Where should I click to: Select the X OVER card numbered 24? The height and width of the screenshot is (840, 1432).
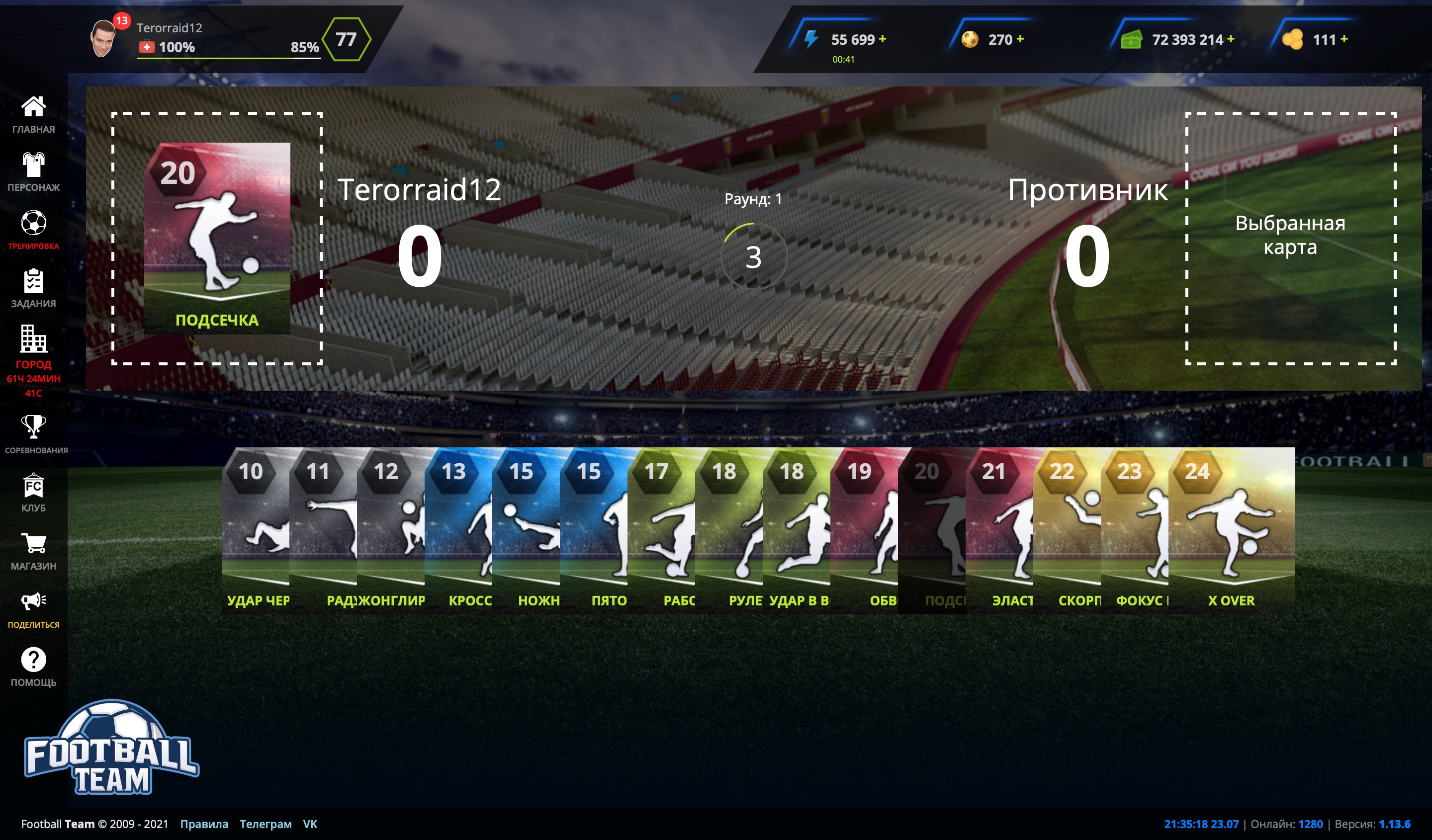[1231, 529]
